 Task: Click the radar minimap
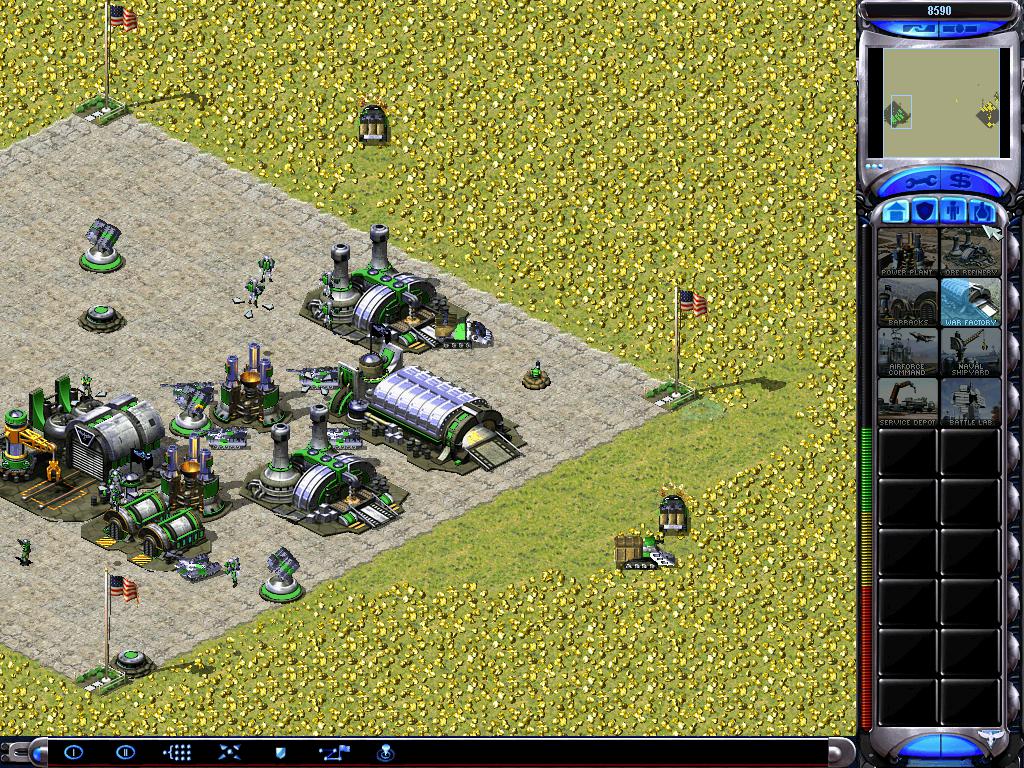point(939,103)
